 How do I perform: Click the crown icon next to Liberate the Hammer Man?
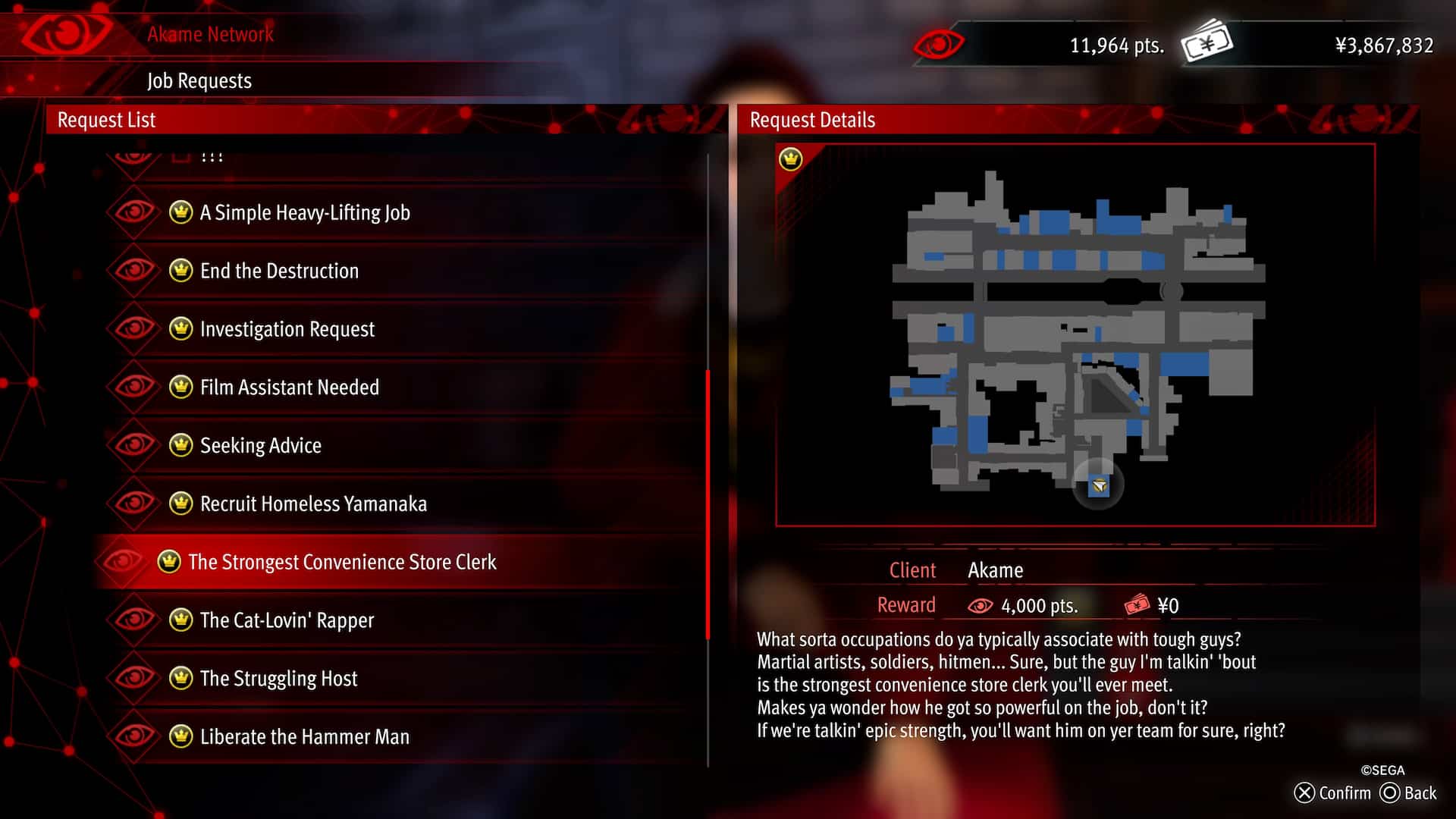[x=179, y=736]
